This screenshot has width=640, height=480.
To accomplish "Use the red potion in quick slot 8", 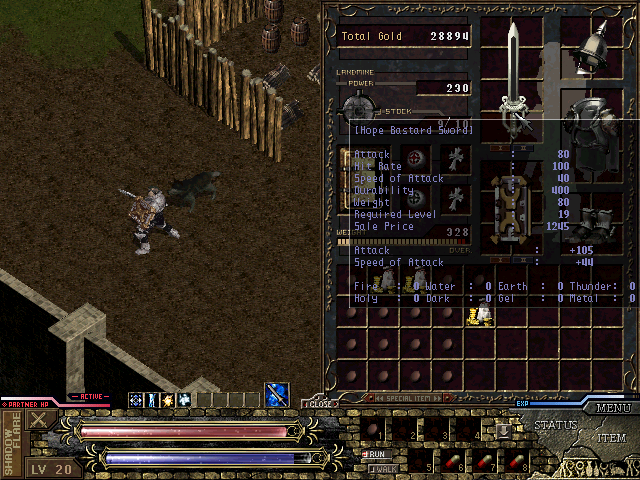I will pyautogui.click(x=517, y=461).
